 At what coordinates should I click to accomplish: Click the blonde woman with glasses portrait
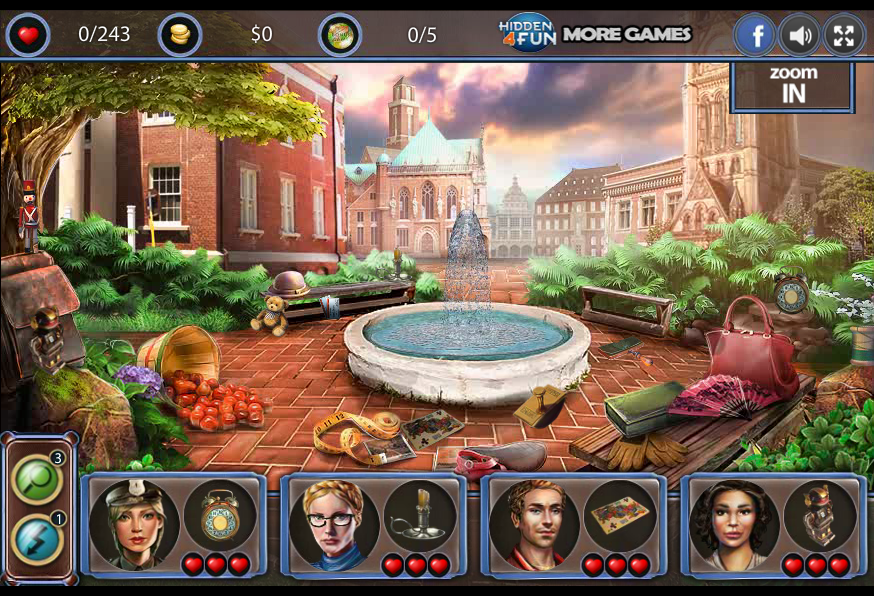tap(334, 523)
